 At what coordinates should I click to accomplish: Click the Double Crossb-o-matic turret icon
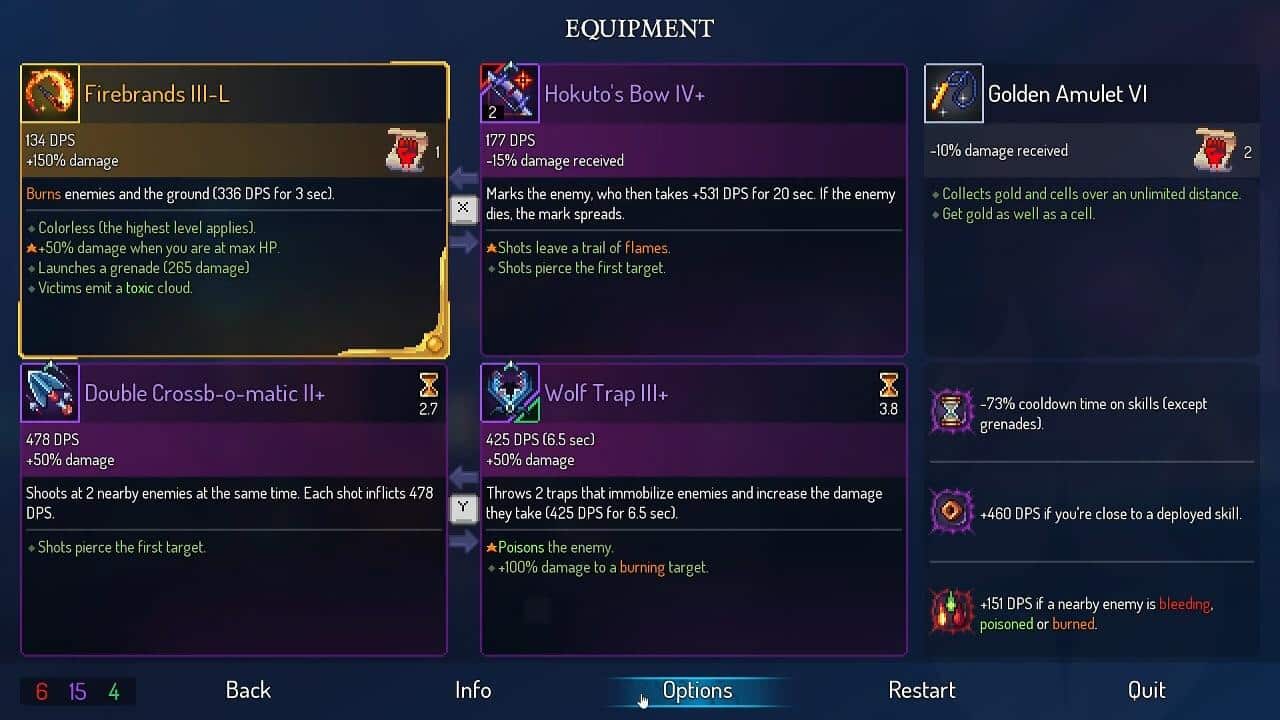click(50, 393)
